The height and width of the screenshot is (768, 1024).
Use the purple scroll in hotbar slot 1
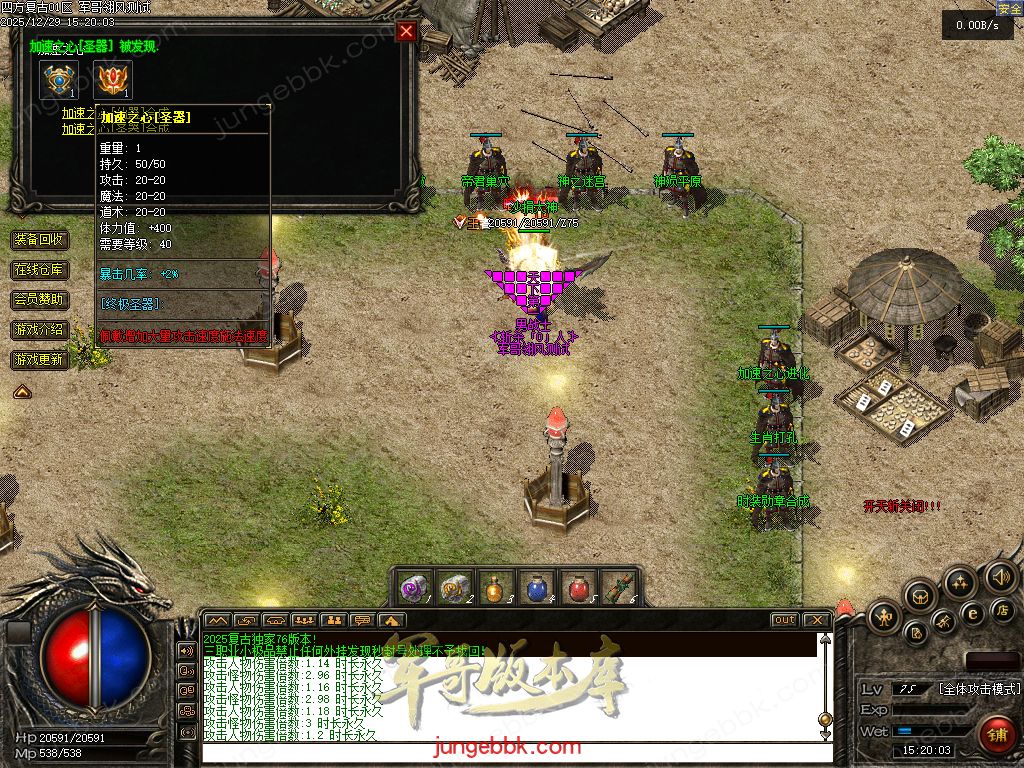click(x=415, y=587)
